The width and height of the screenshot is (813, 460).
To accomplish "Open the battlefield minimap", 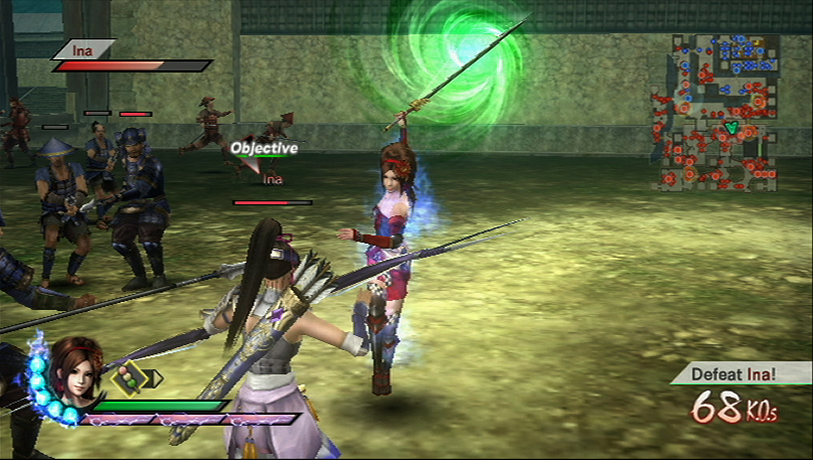I will point(718,111).
